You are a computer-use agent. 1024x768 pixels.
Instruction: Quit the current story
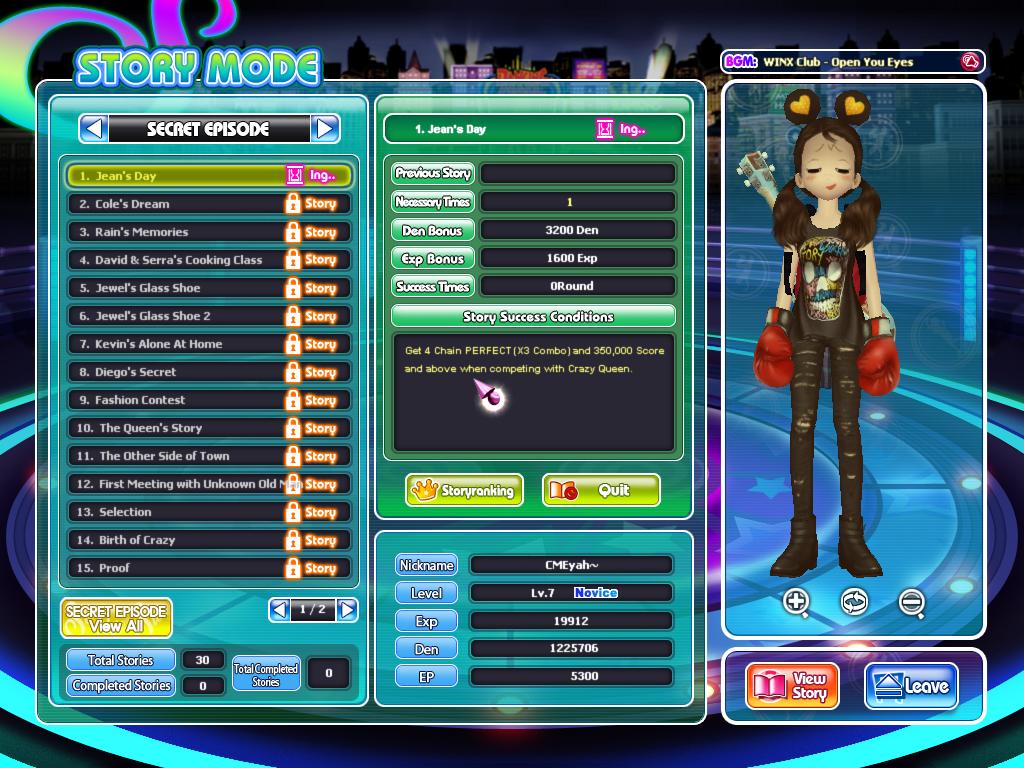(601, 491)
